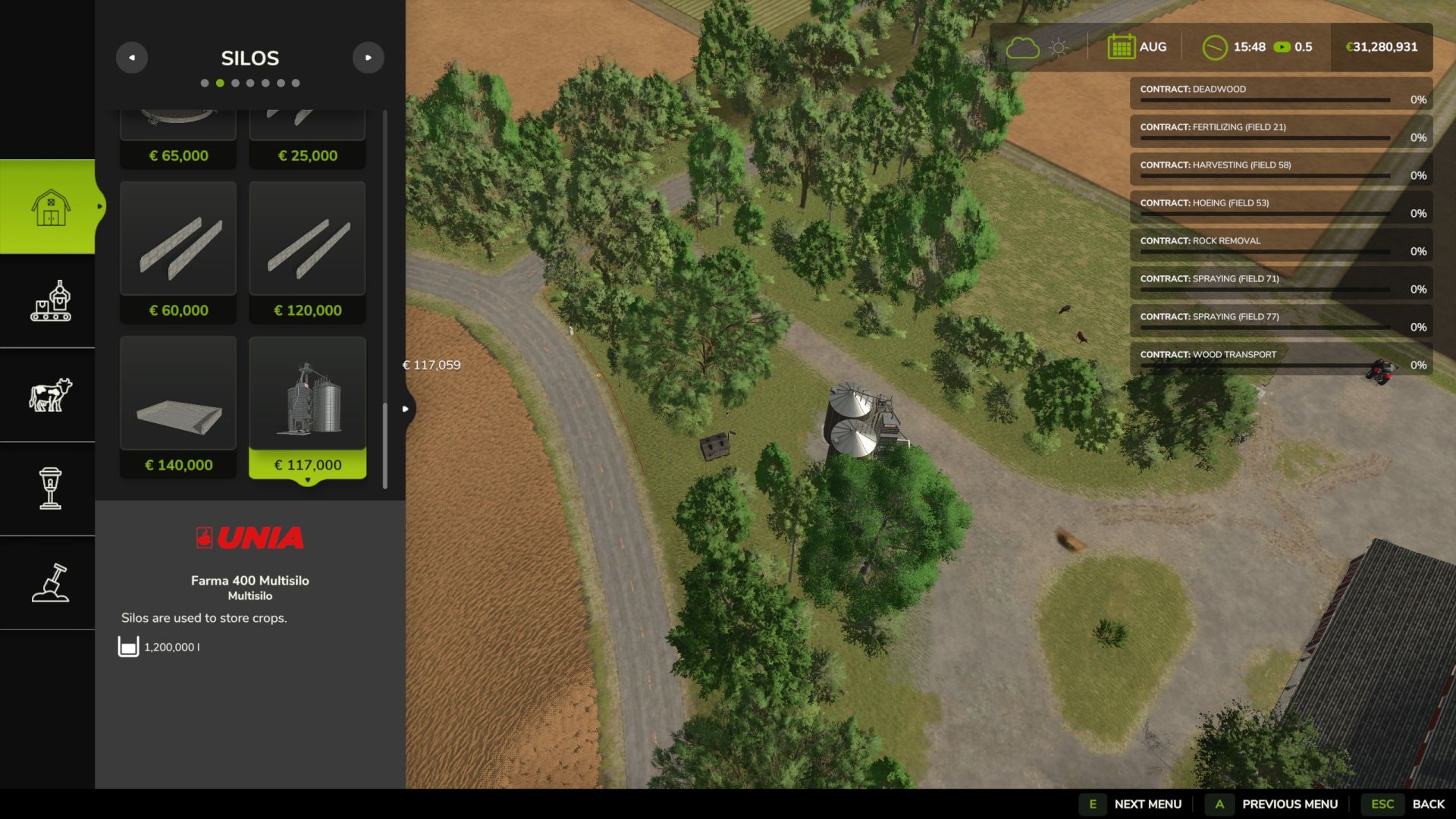This screenshot has height=819, width=1456.
Task: Switch to the Production factory category
Action: click(50, 301)
